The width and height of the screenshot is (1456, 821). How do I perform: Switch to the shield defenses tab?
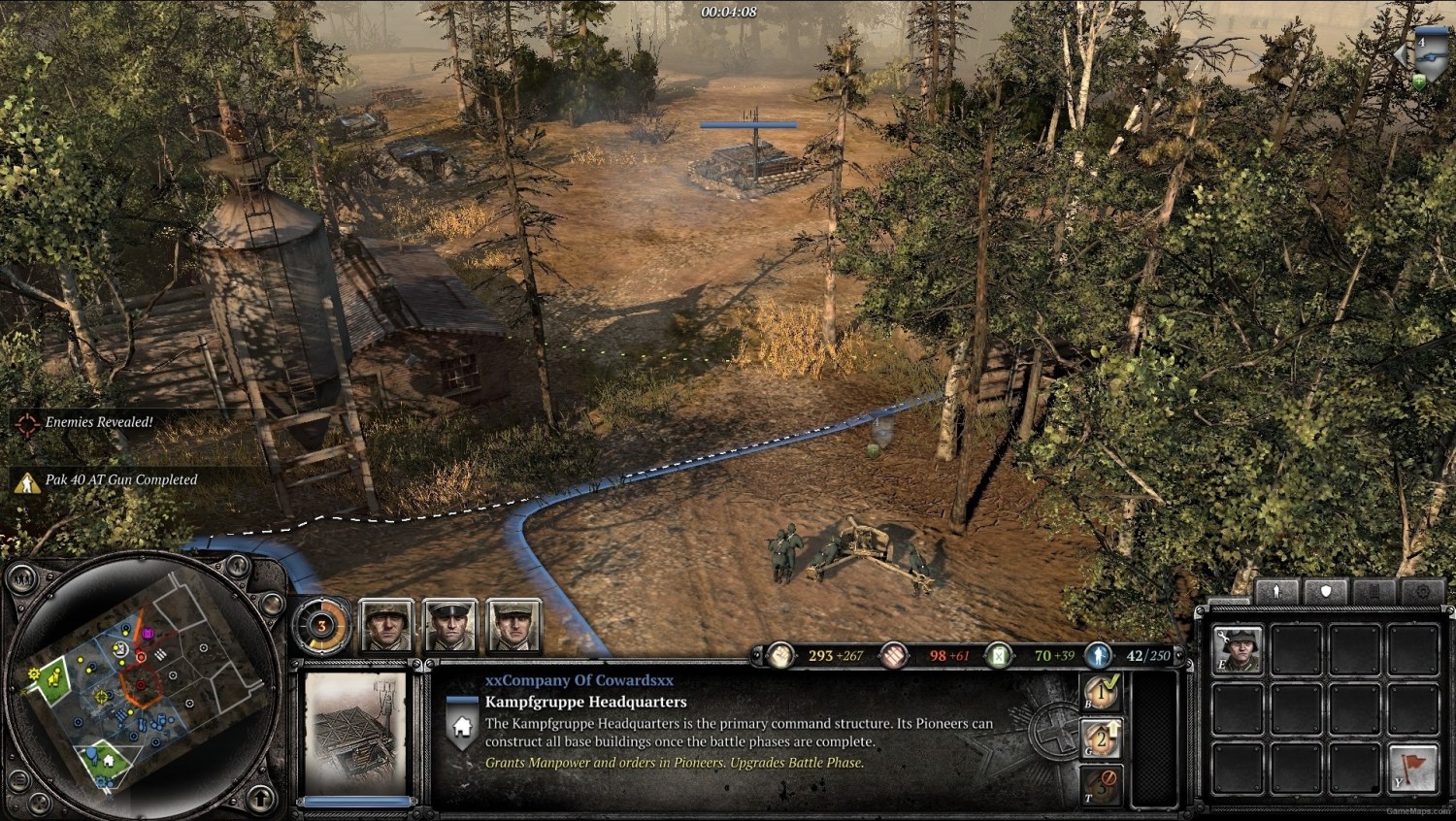(1326, 590)
